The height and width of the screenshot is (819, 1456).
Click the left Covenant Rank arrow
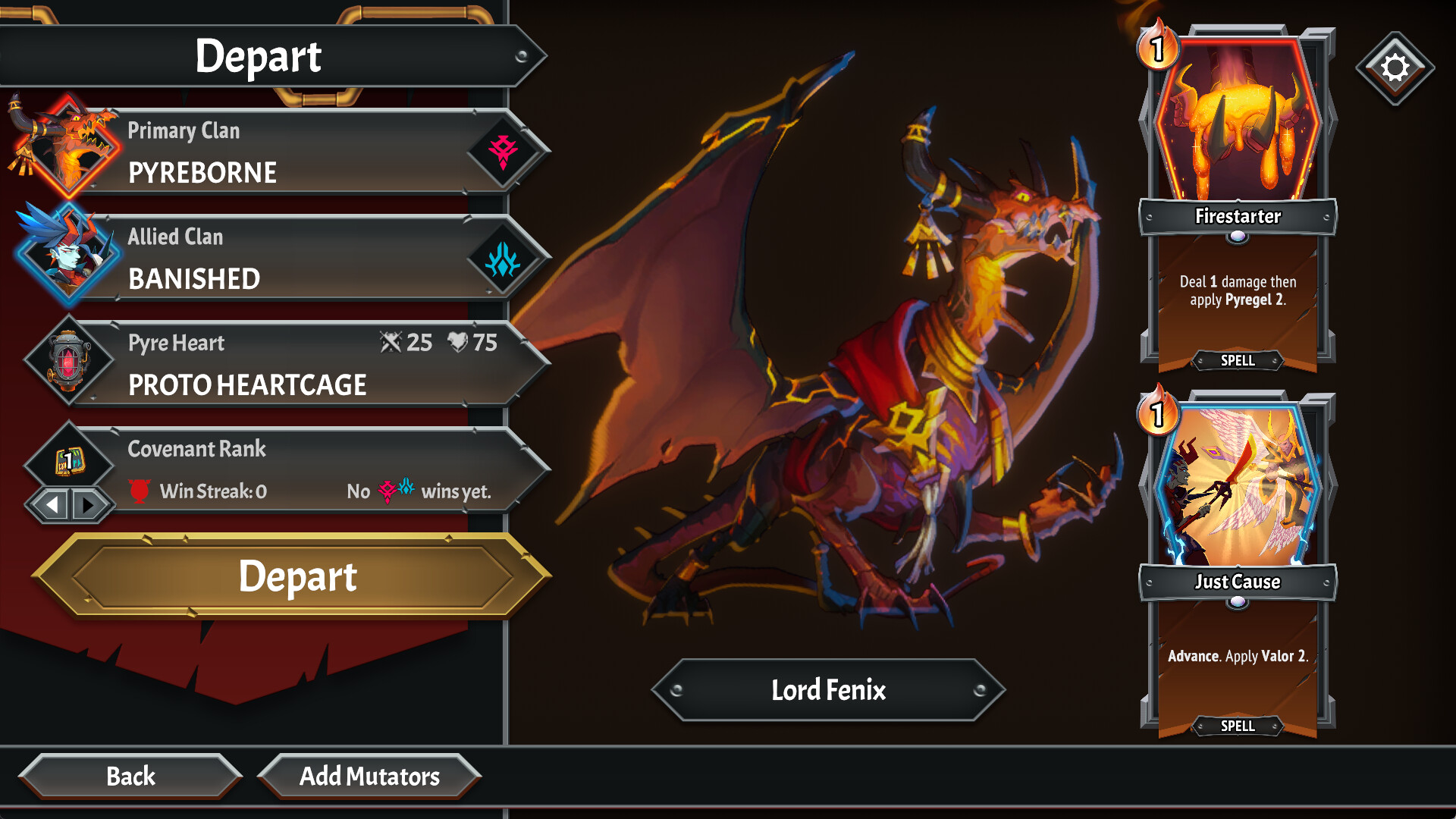coord(52,503)
